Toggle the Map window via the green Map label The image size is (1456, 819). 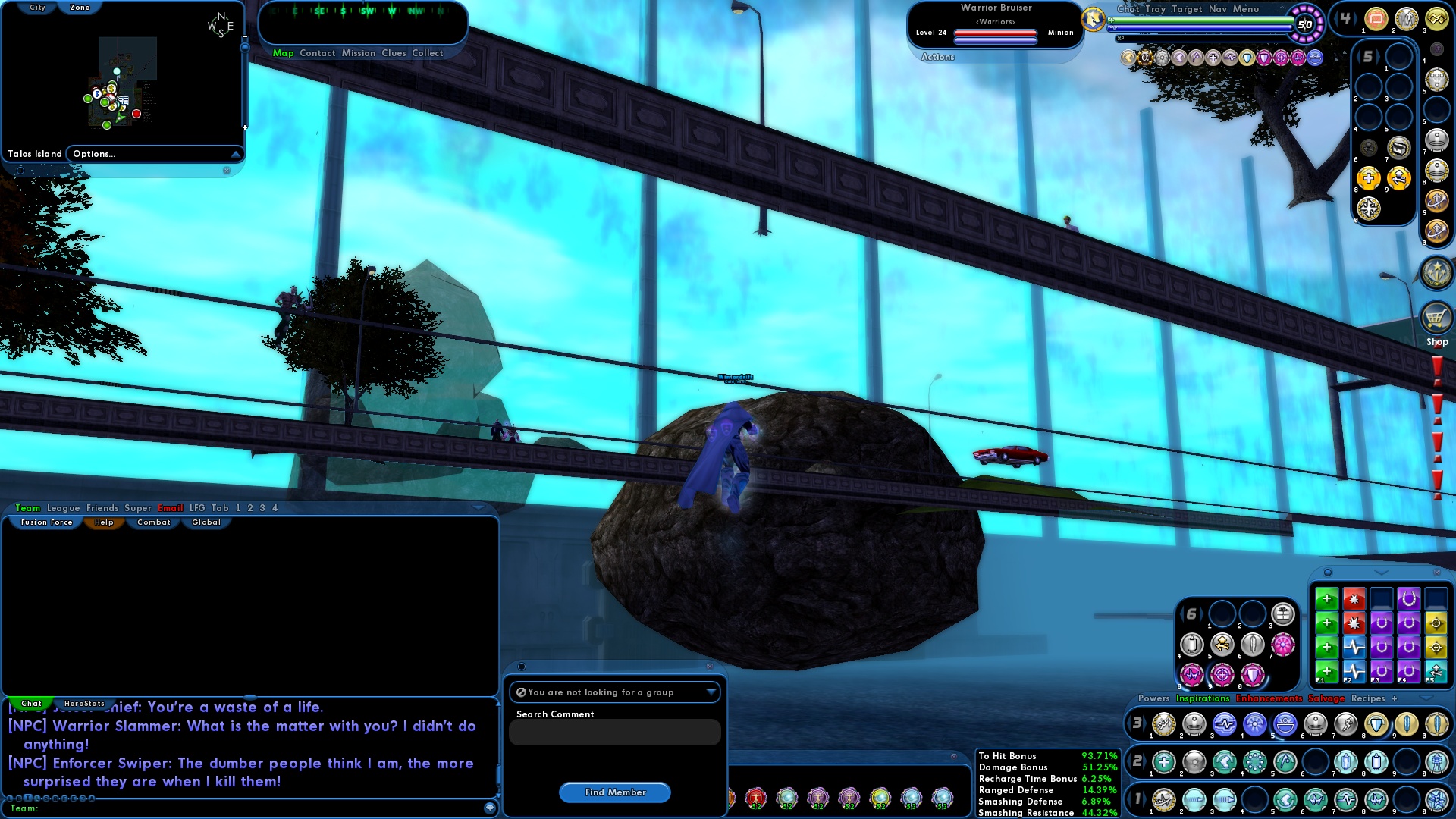click(284, 53)
